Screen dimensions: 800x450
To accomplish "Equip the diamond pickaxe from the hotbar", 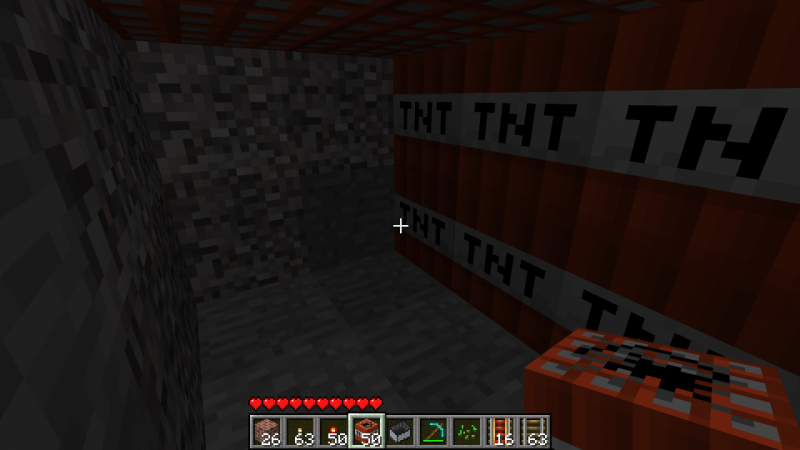I will coord(433,432).
